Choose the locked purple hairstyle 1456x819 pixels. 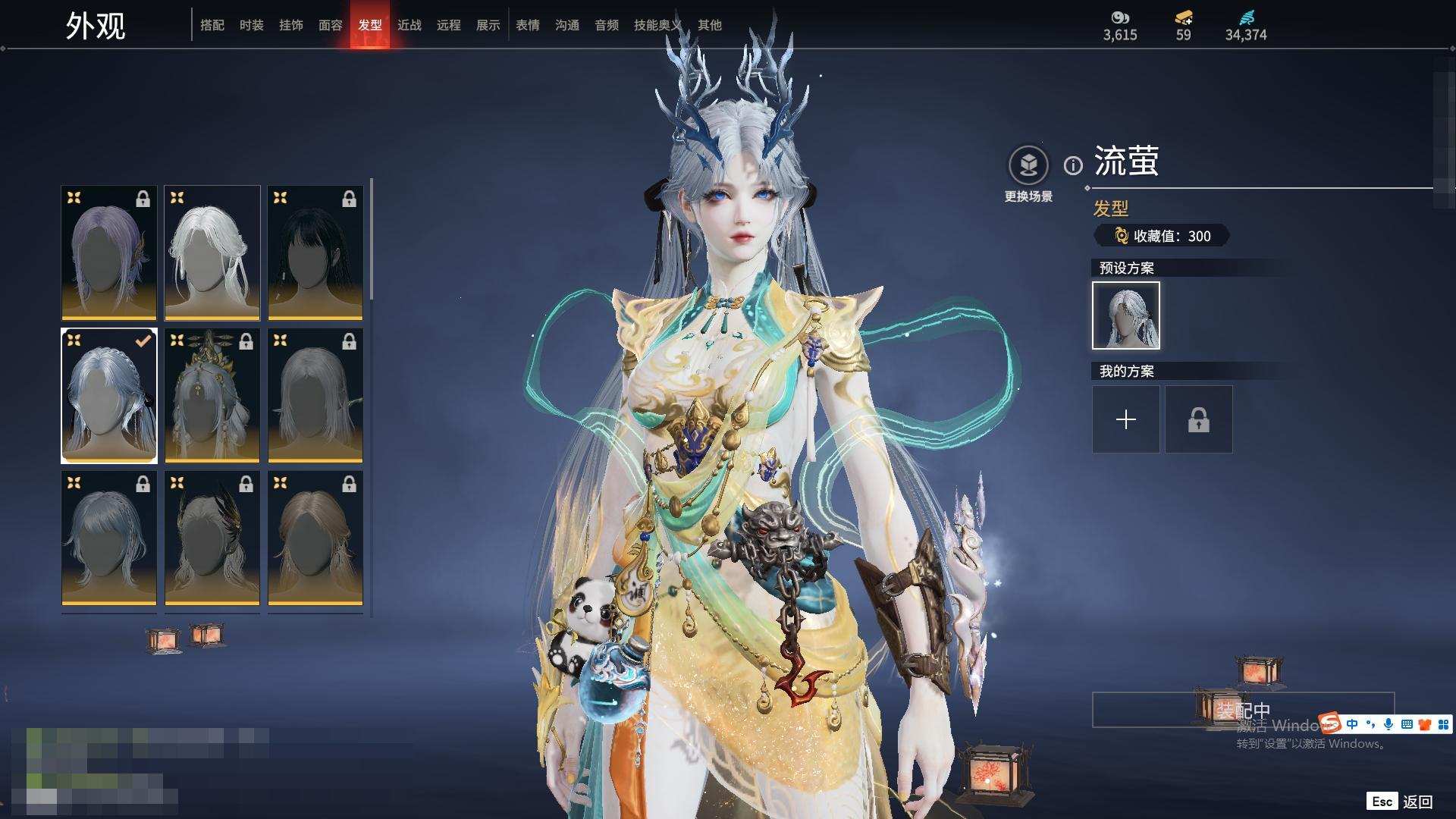(x=109, y=253)
